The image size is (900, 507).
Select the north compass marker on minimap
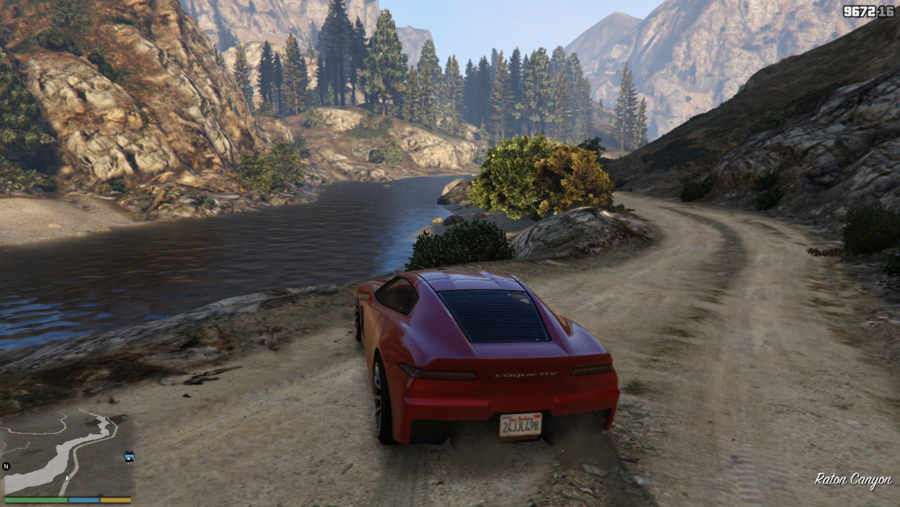tap(6, 466)
